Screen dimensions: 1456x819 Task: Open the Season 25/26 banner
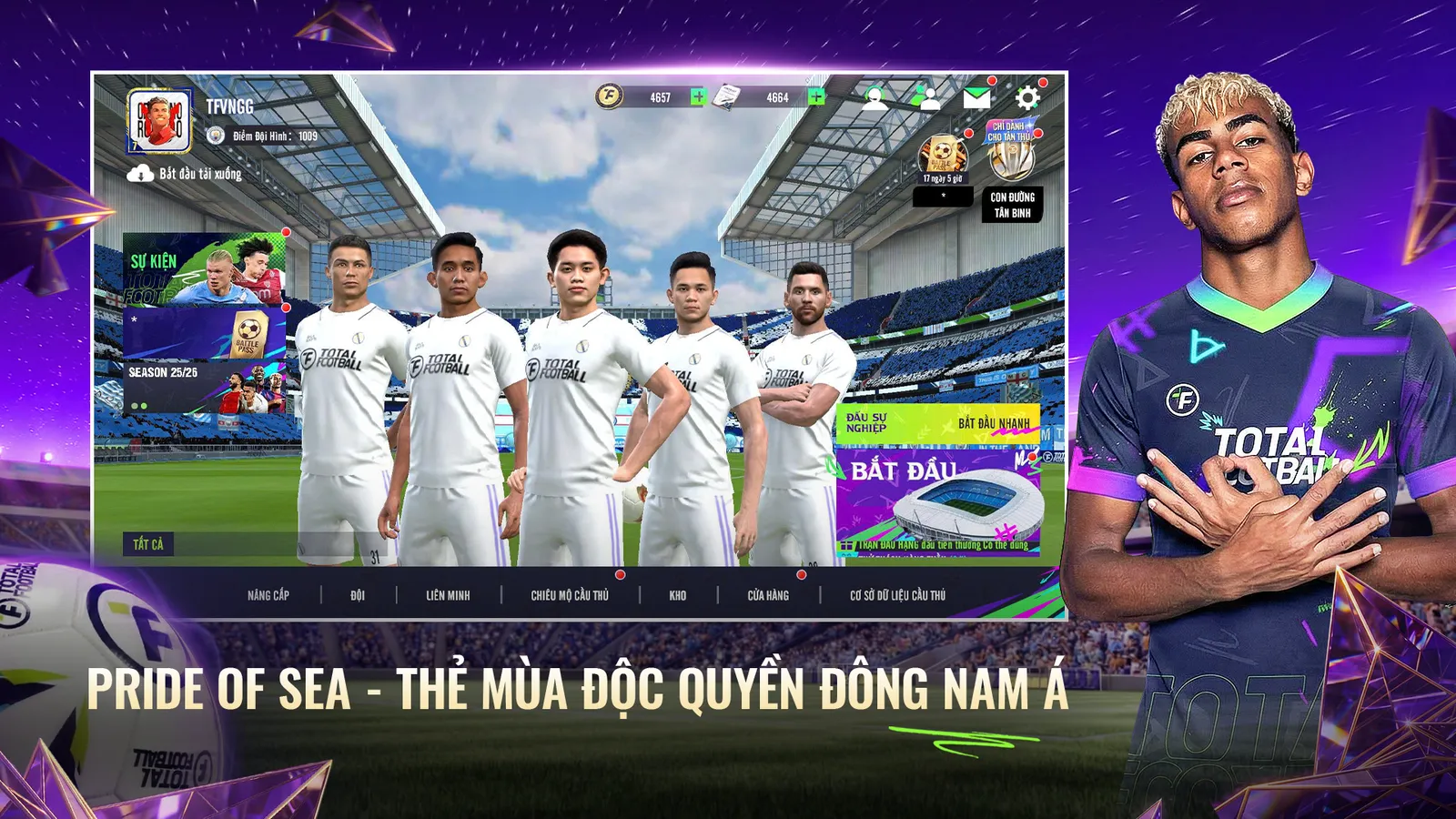click(204, 387)
